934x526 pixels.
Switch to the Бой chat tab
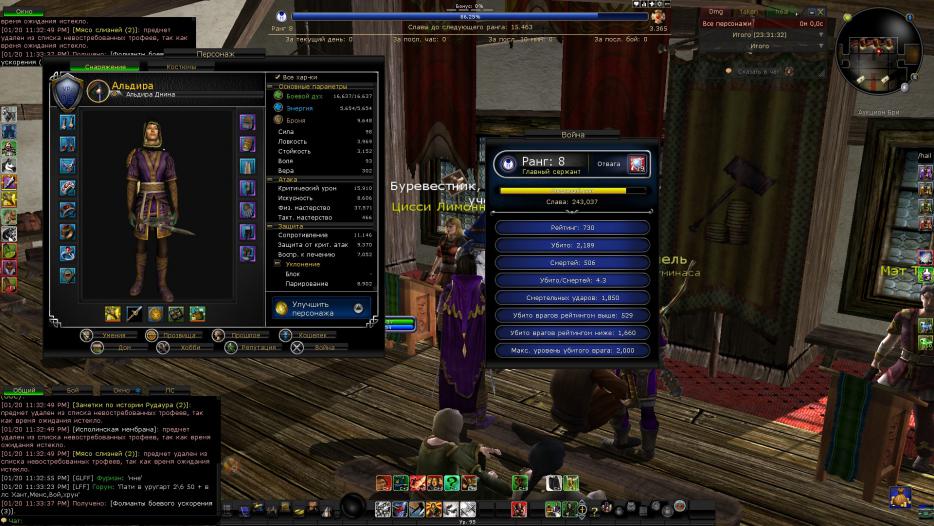tap(72, 390)
